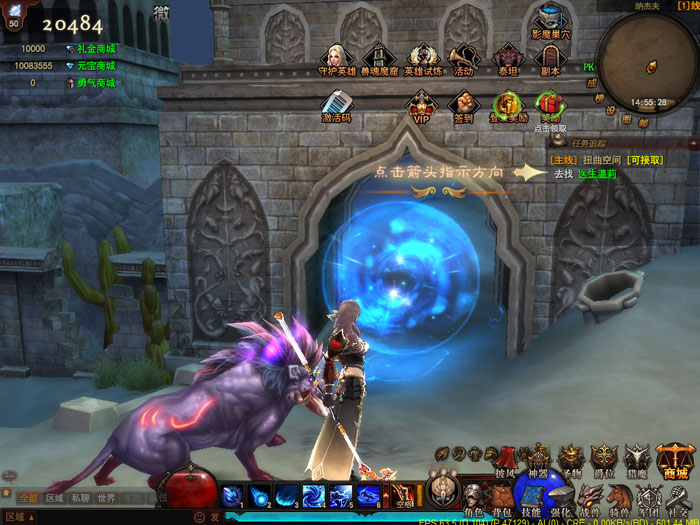Open the 活动 events horn icon
This screenshot has width=700, height=525.
(463, 58)
